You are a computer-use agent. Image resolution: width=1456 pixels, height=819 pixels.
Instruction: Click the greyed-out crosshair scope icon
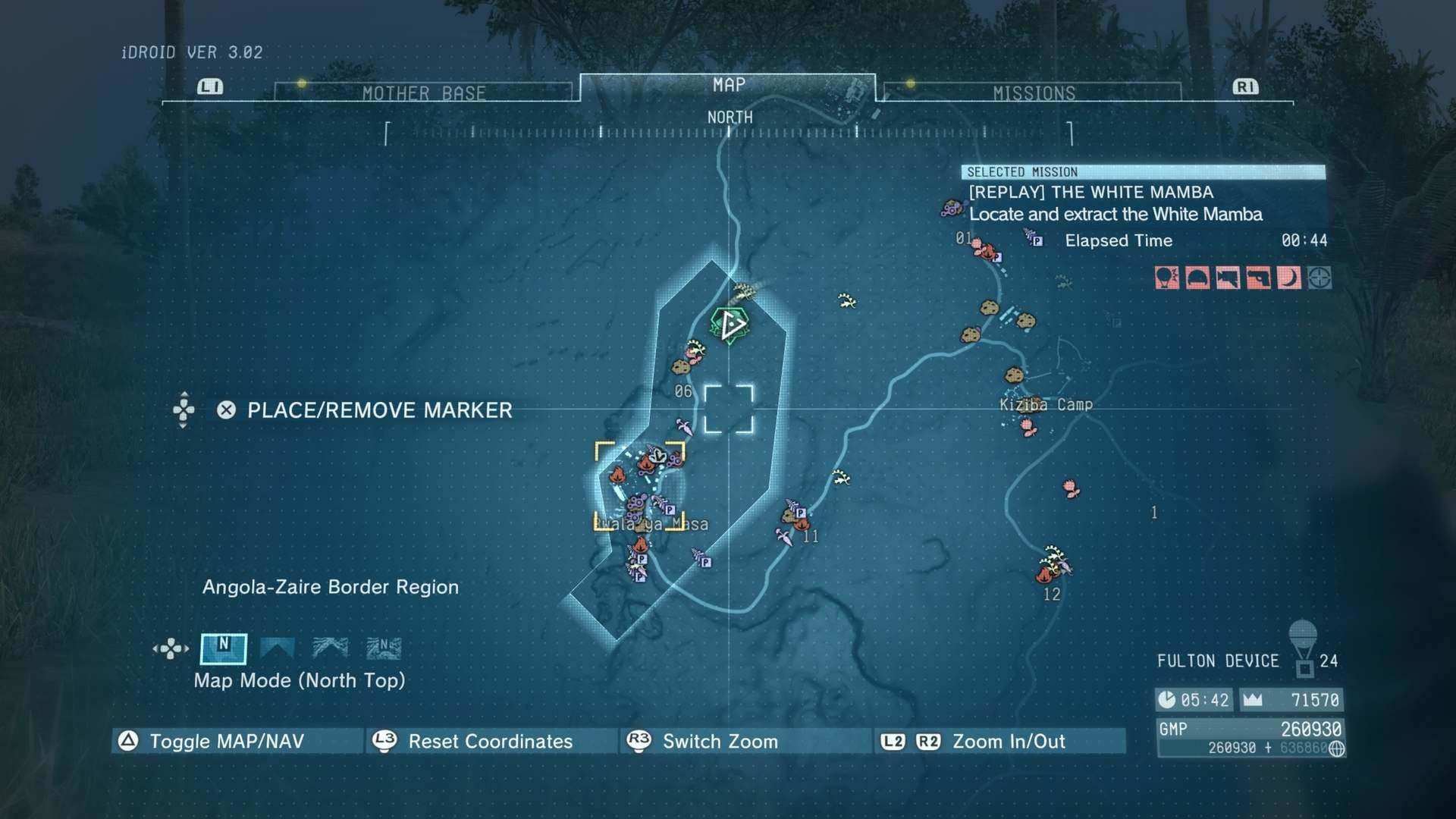1319,278
